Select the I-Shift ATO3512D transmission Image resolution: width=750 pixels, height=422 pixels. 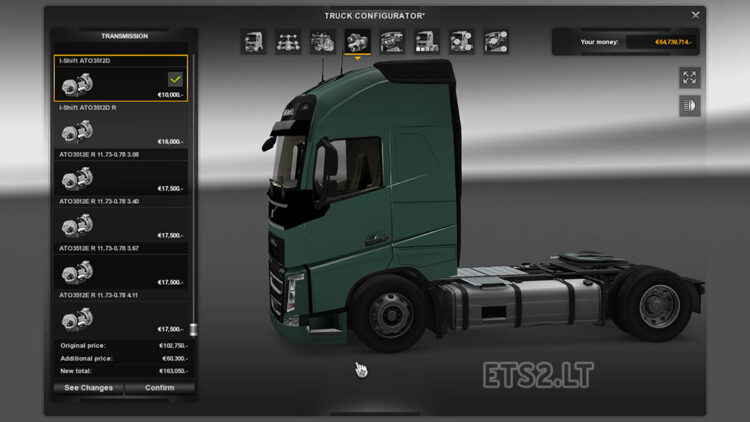(x=124, y=78)
